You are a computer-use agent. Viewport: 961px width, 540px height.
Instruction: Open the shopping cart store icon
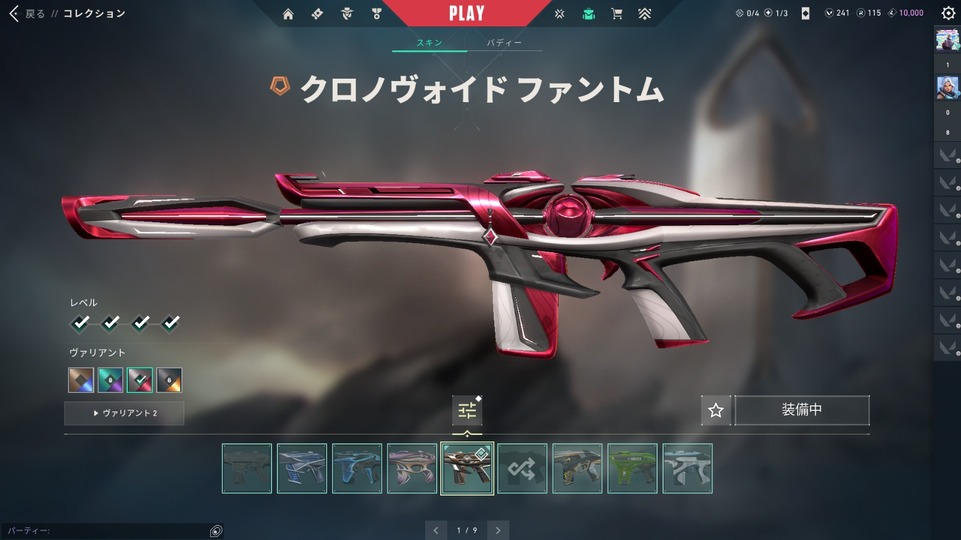617,14
